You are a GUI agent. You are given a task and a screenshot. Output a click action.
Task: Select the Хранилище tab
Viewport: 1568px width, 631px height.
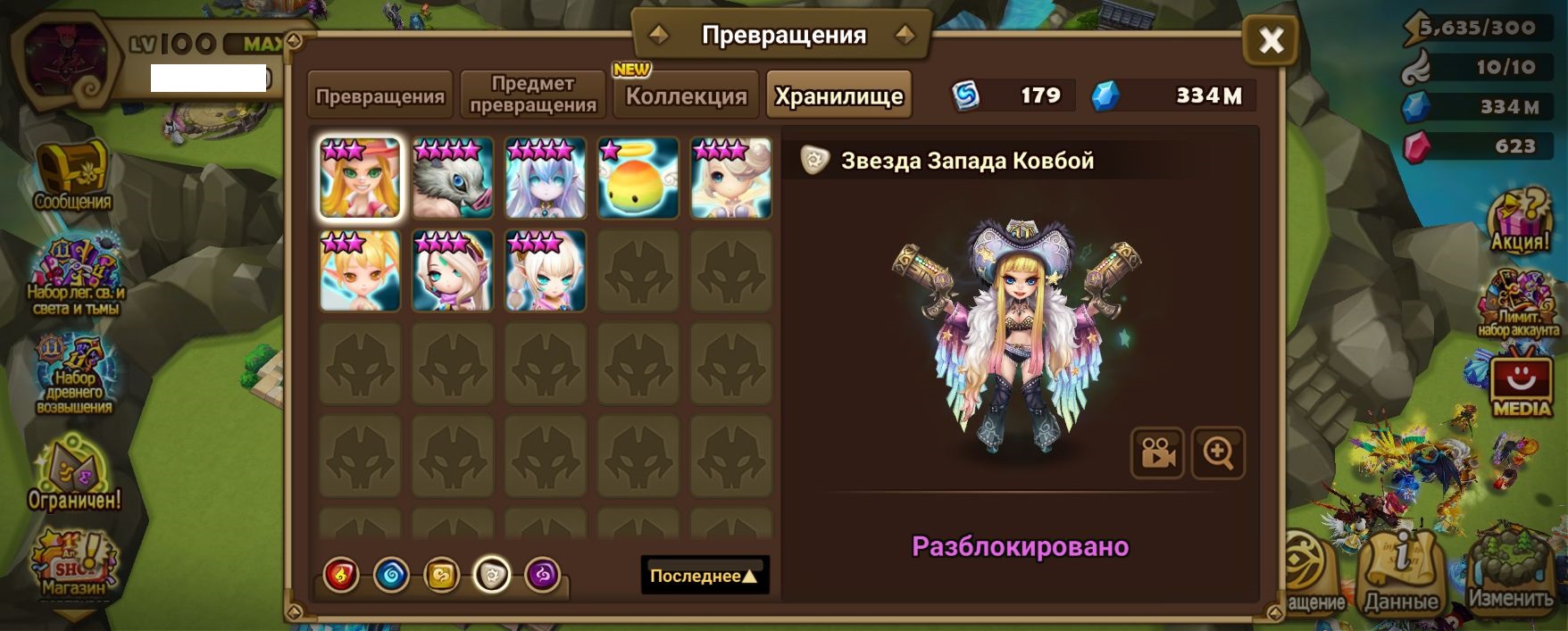(838, 95)
